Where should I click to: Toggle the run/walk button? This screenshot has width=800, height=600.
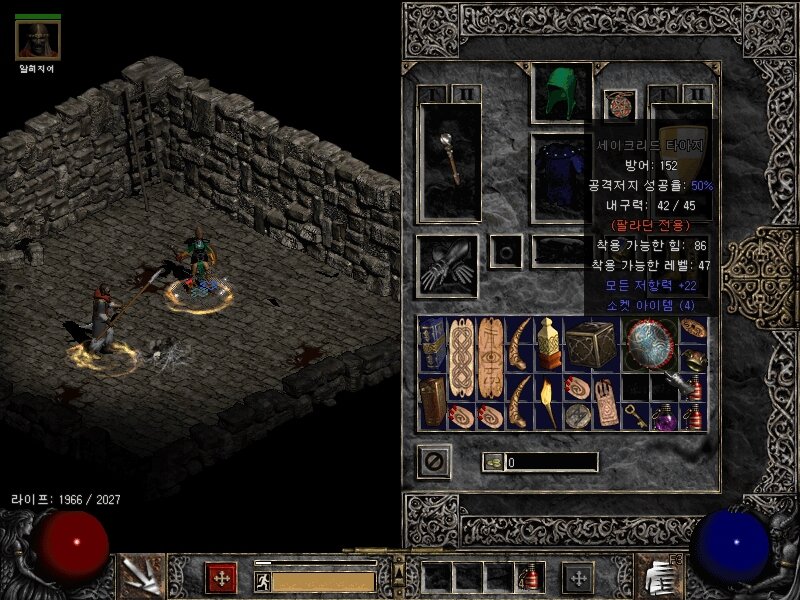(x=263, y=580)
